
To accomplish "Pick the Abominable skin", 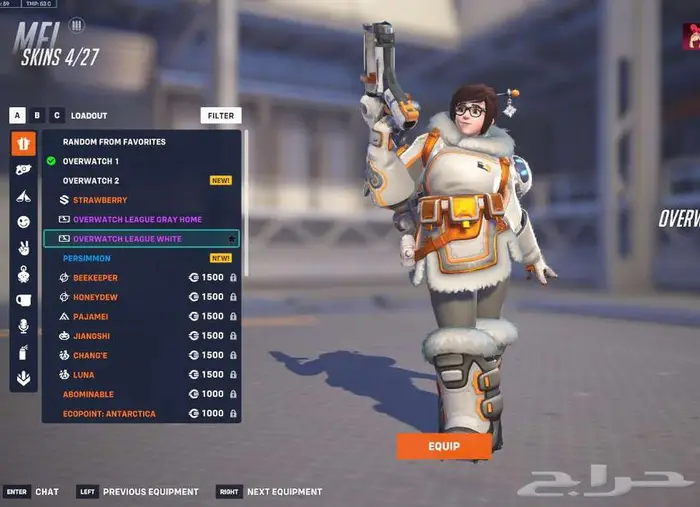I will pyautogui.click(x=91, y=394).
